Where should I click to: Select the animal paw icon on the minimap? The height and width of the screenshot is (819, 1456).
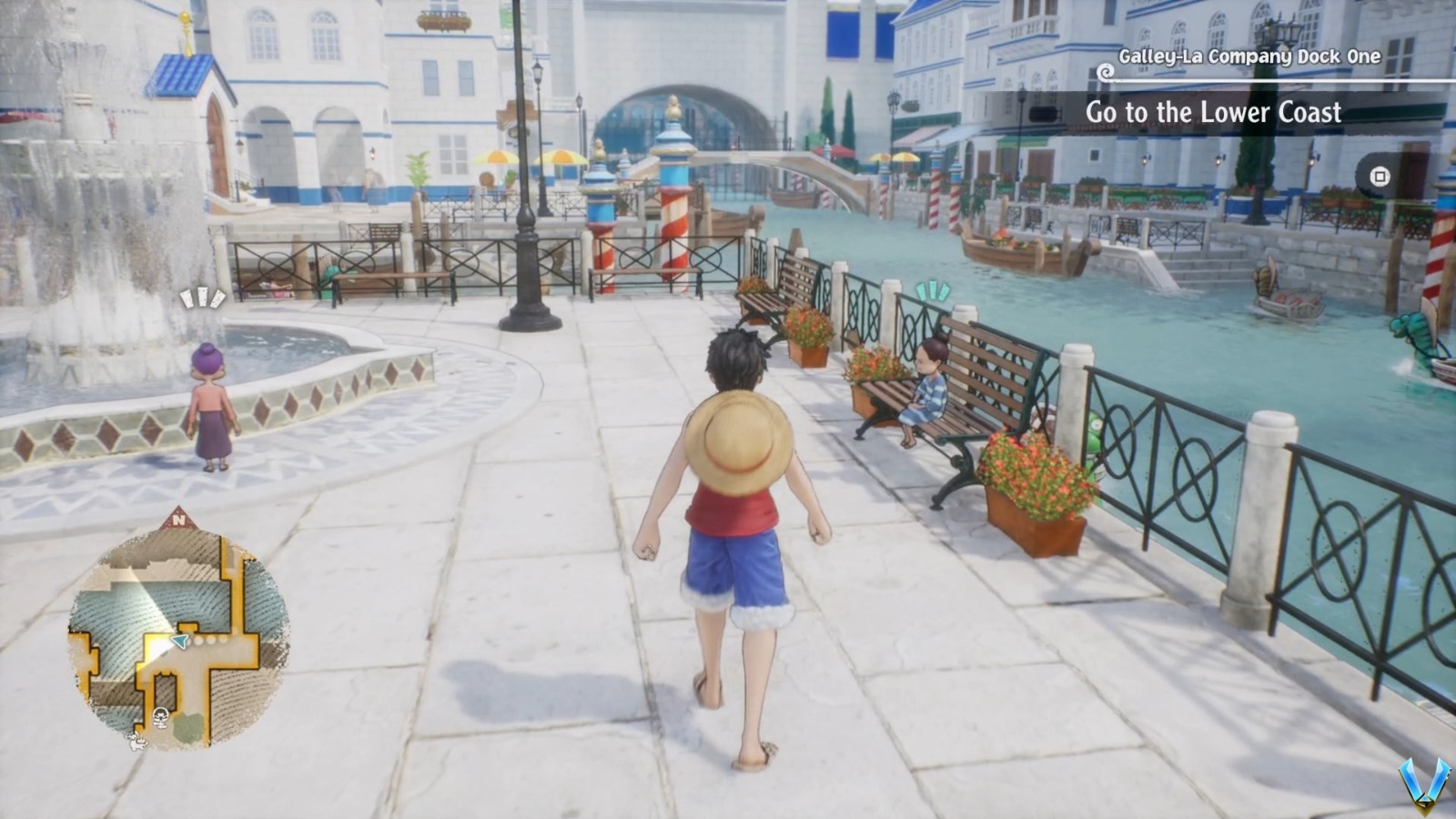click(137, 743)
